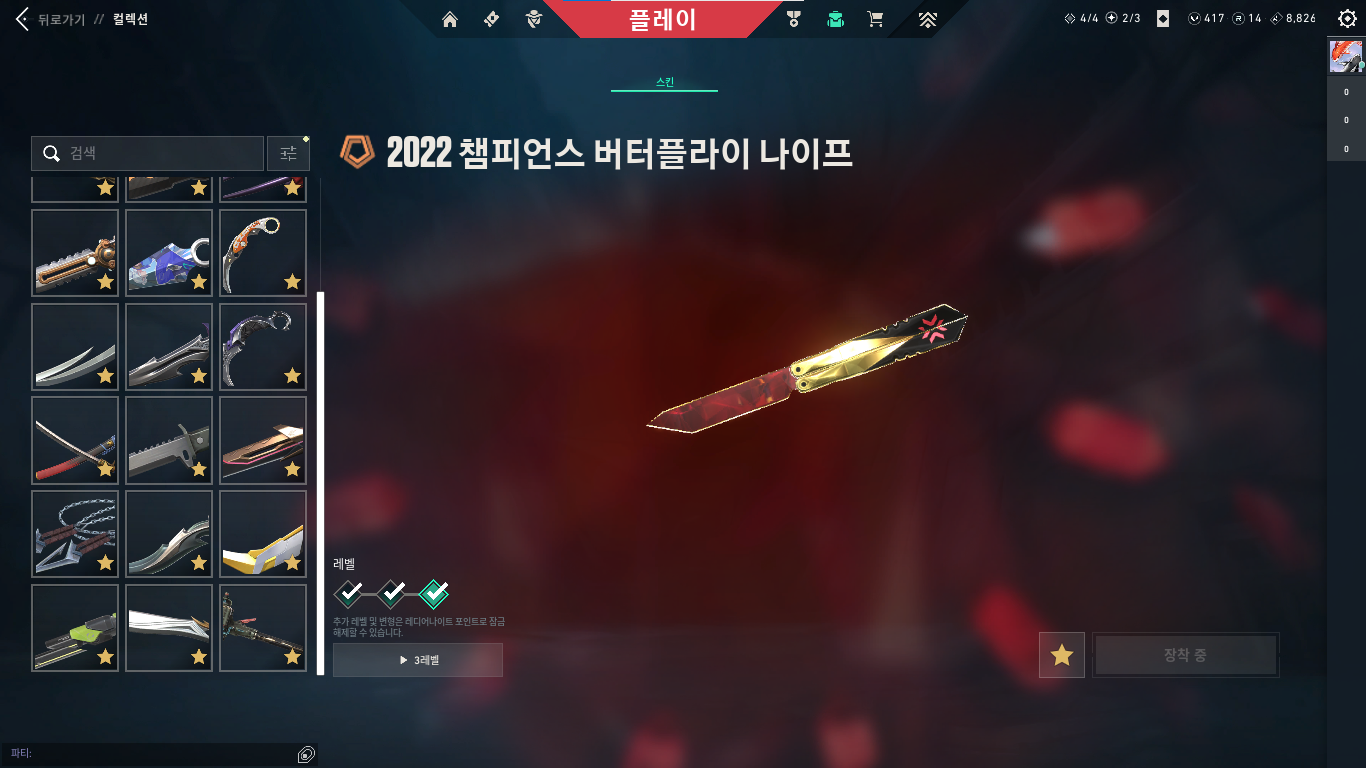This screenshot has width=1366, height=768.
Task: Select the red-sheathed katana skin thumbnail
Action: 75,440
